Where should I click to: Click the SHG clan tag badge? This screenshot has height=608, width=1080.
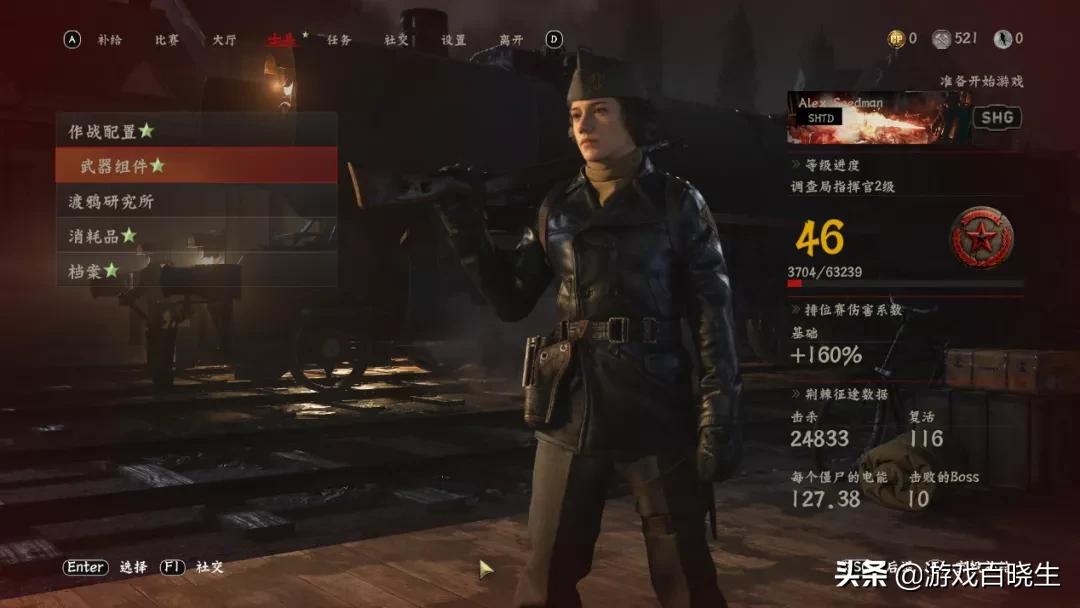point(996,117)
